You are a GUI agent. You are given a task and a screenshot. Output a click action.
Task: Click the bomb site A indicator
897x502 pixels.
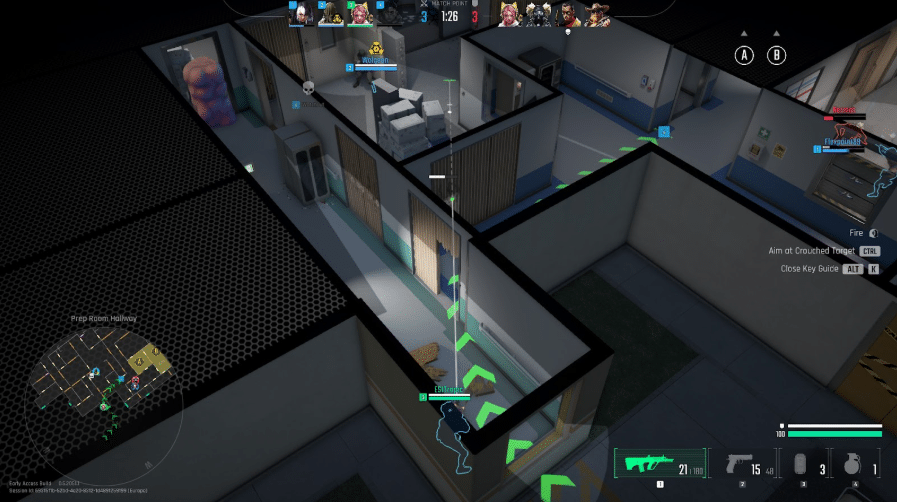coord(744,56)
